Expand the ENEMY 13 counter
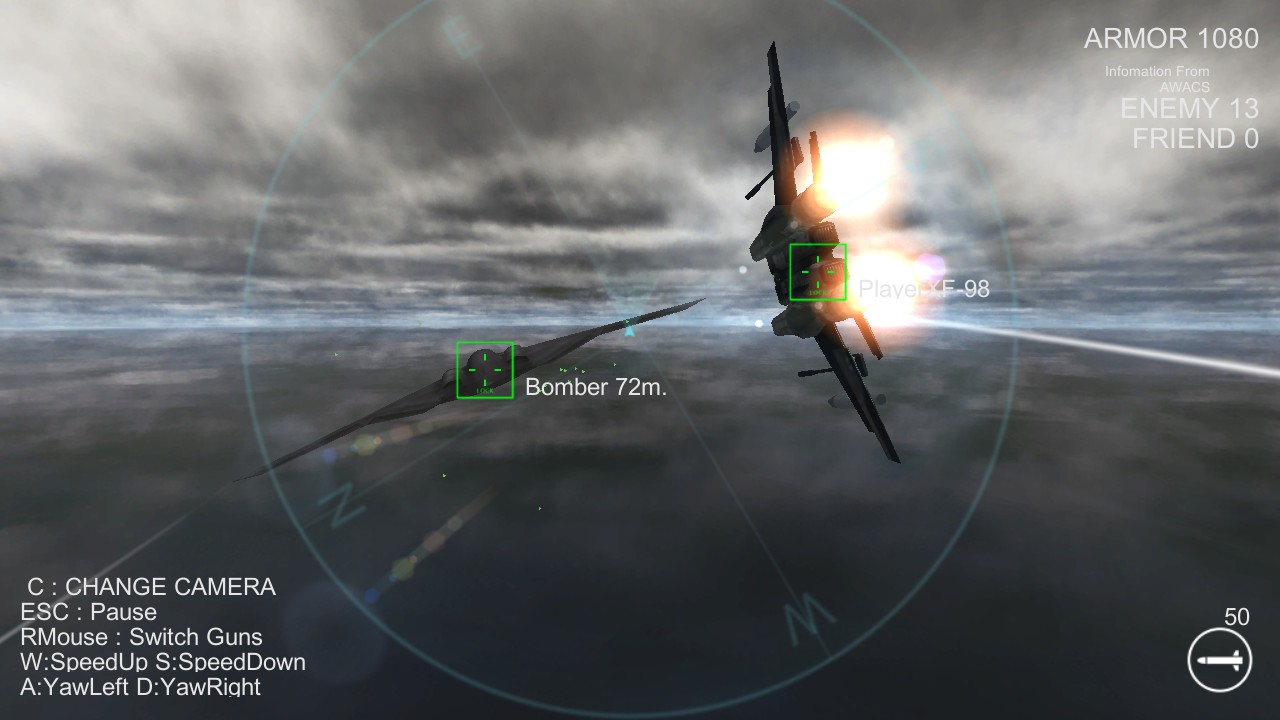The width and height of the screenshot is (1280, 720). (1191, 109)
